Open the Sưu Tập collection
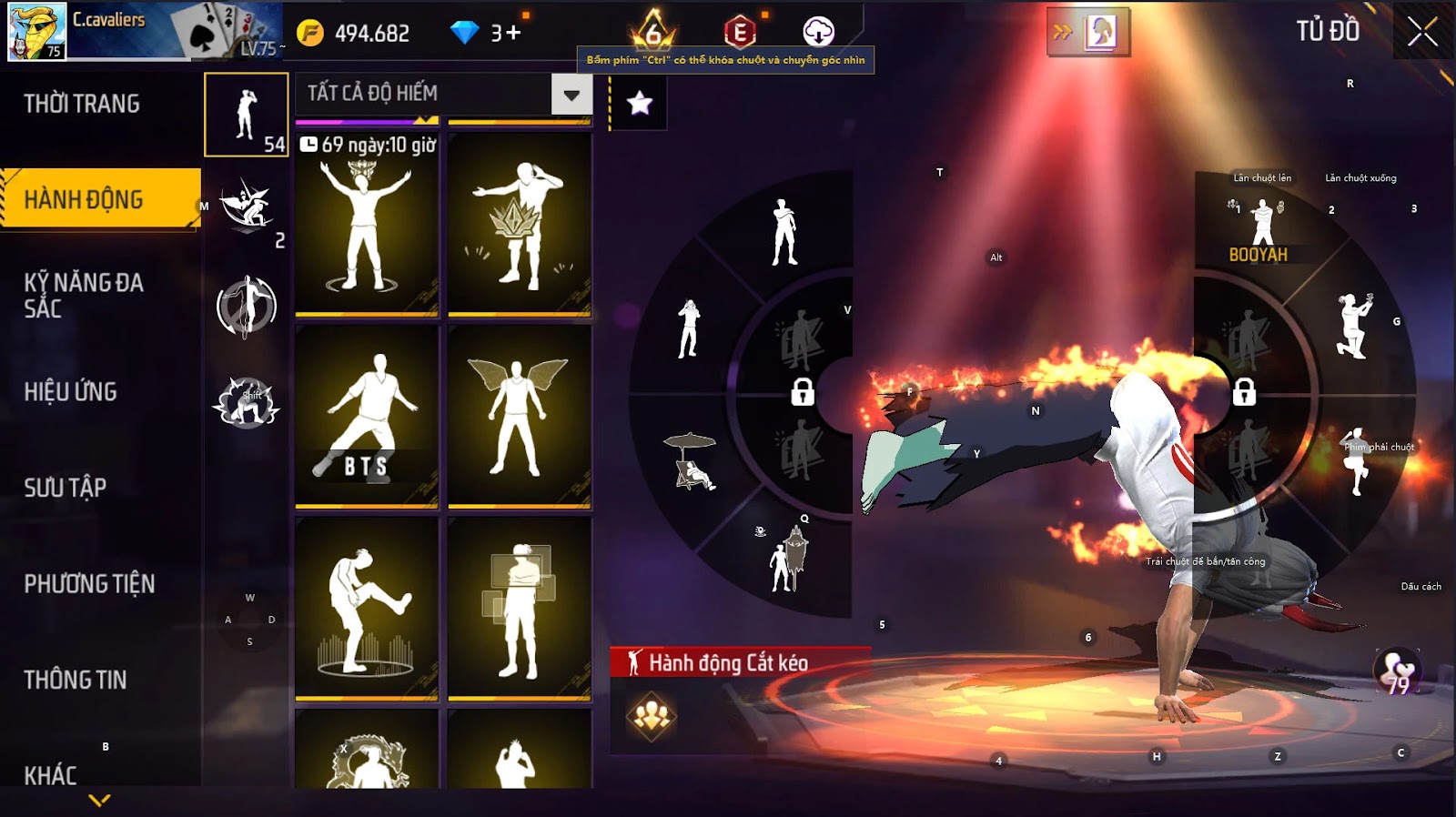Viewport: 1456px width, 817px height. [66, 488]
